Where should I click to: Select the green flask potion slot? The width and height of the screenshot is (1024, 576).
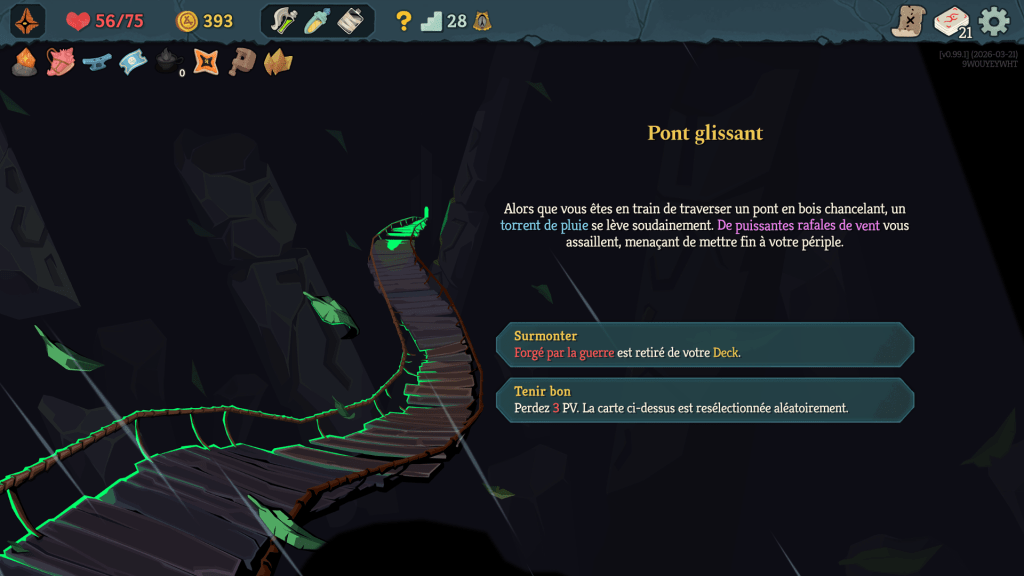click(285, 21)
